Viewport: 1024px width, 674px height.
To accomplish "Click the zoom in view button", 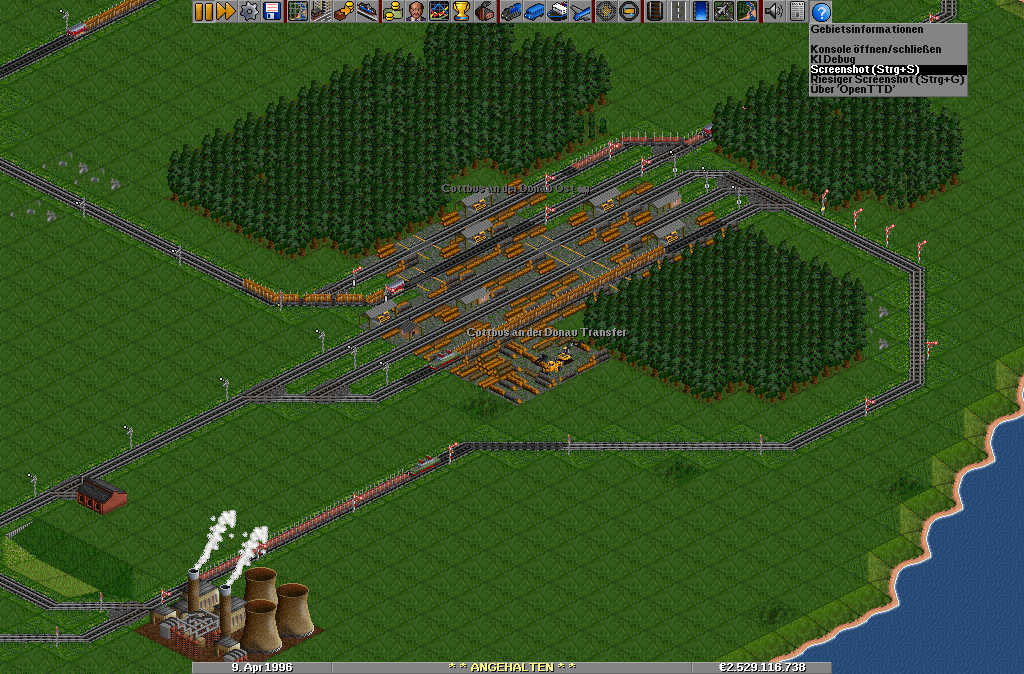I will [606, 12].
